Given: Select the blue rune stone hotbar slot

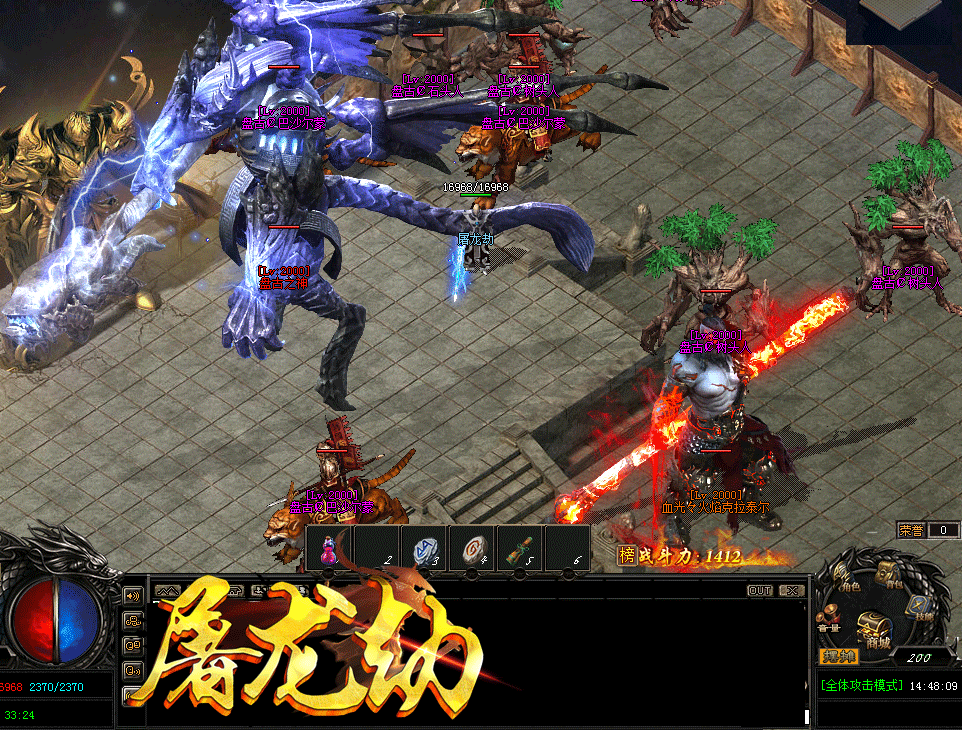Looking at the screenshot, I should point(422,551).
